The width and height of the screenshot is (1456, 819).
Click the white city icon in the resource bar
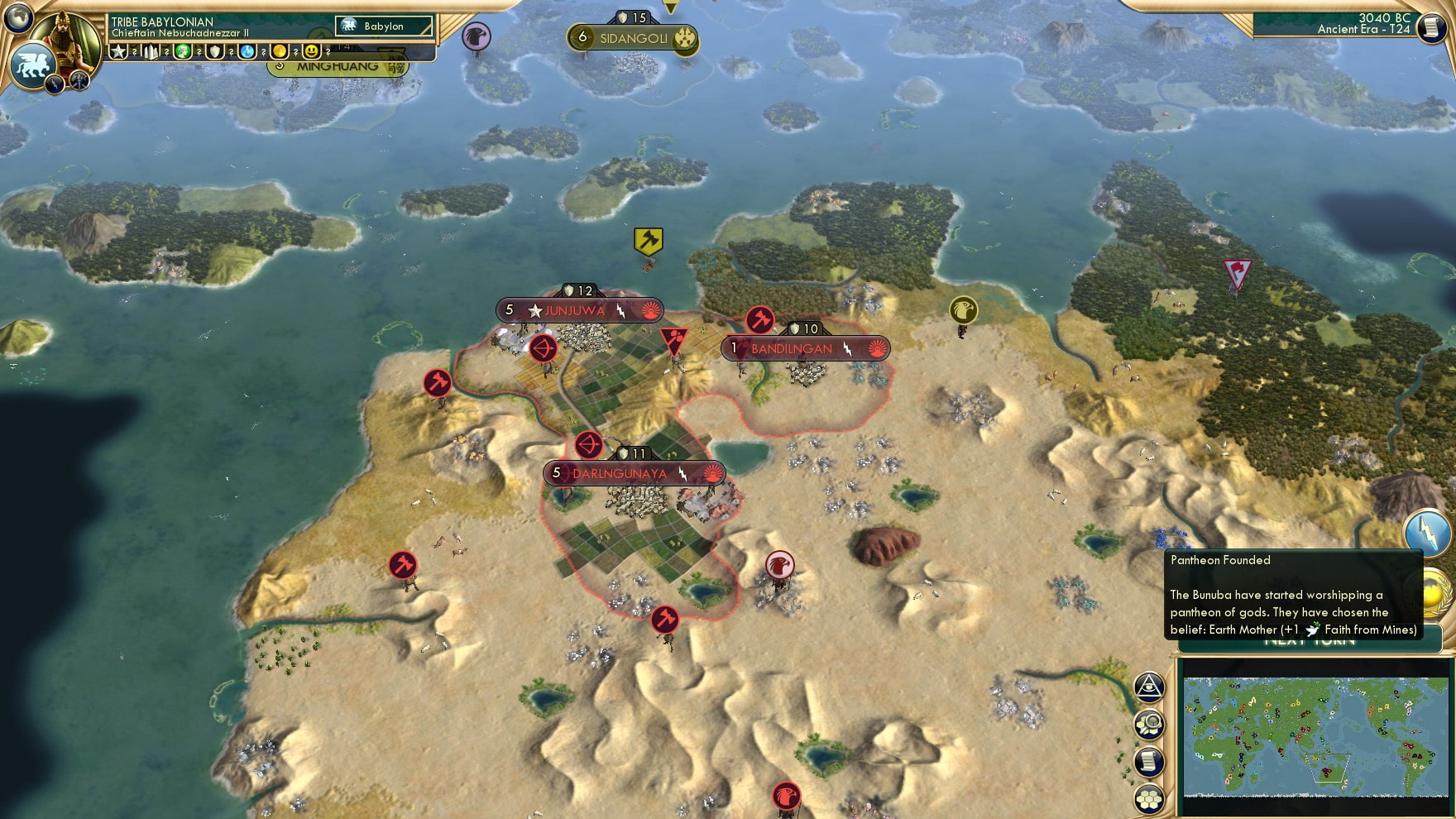click(151, 51)
